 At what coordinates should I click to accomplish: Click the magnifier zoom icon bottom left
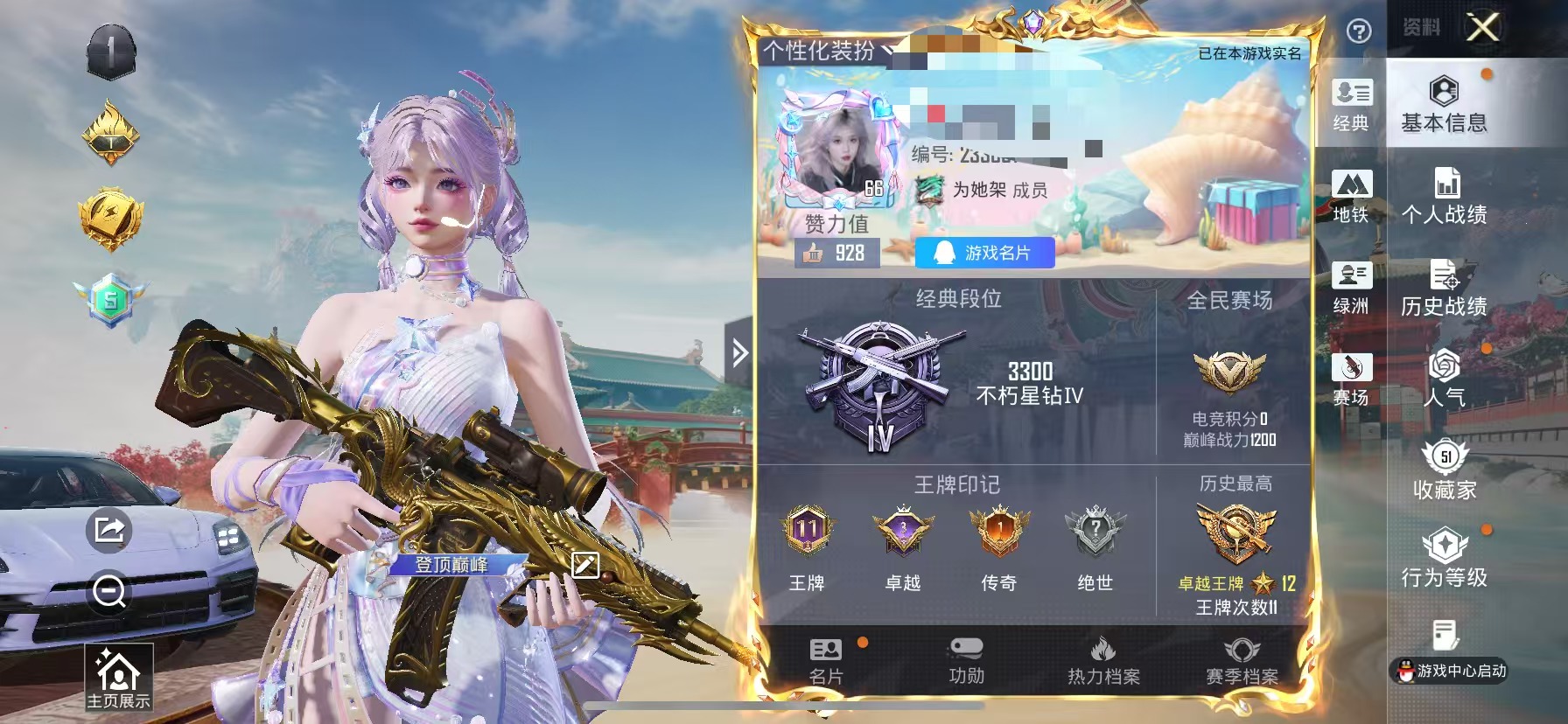(108, 592)
